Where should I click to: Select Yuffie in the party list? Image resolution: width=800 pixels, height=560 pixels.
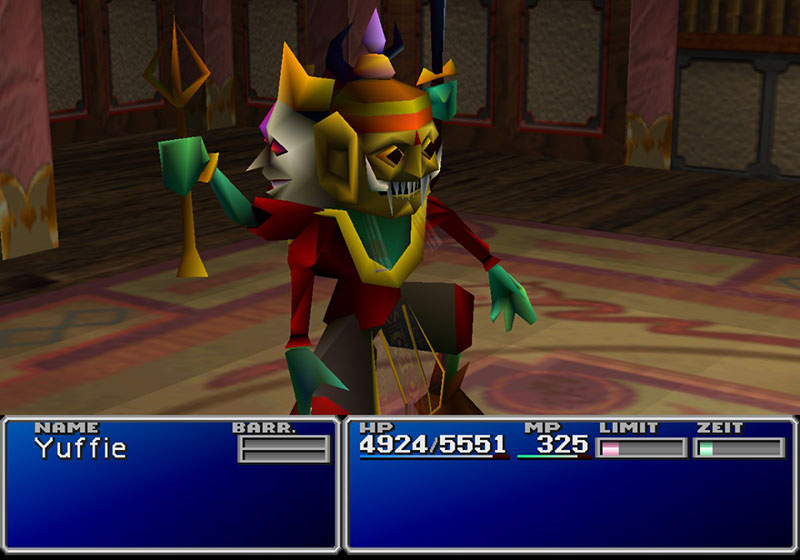tap(81, 449)
